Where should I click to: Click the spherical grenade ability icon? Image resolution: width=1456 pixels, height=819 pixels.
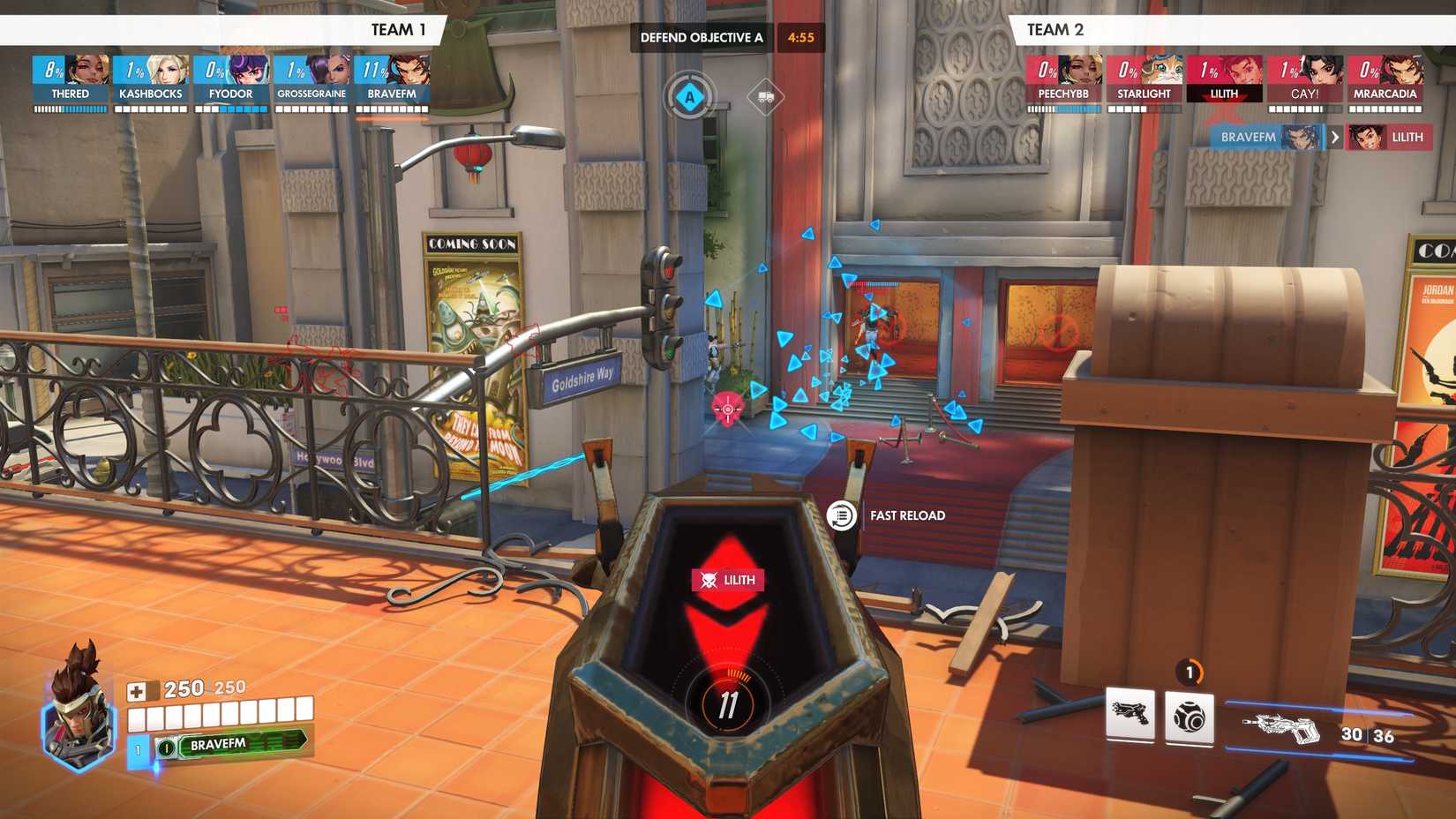pyautogui.click(x=1190, y=715)
